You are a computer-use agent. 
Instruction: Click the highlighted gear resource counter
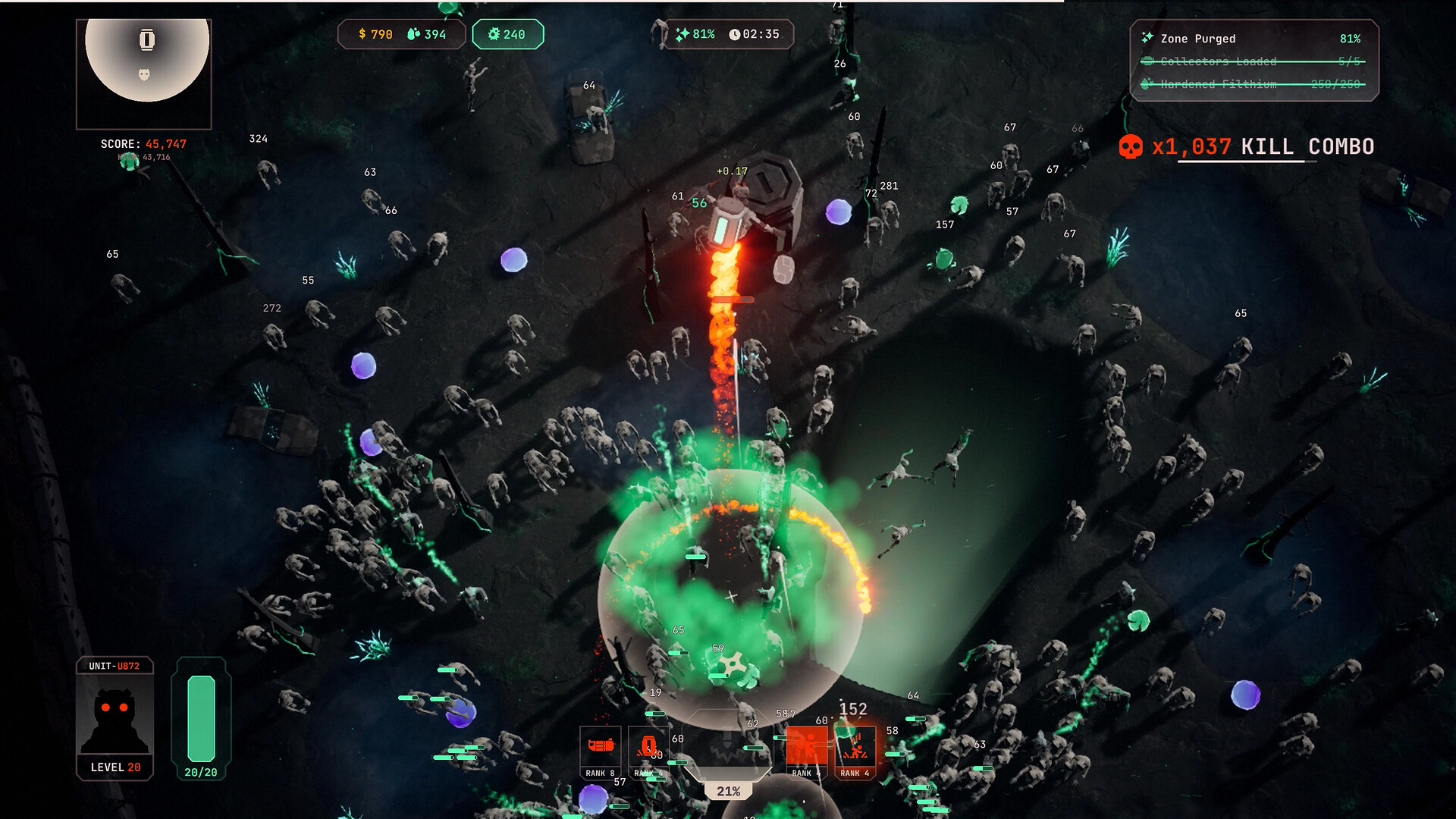[507, 34]
